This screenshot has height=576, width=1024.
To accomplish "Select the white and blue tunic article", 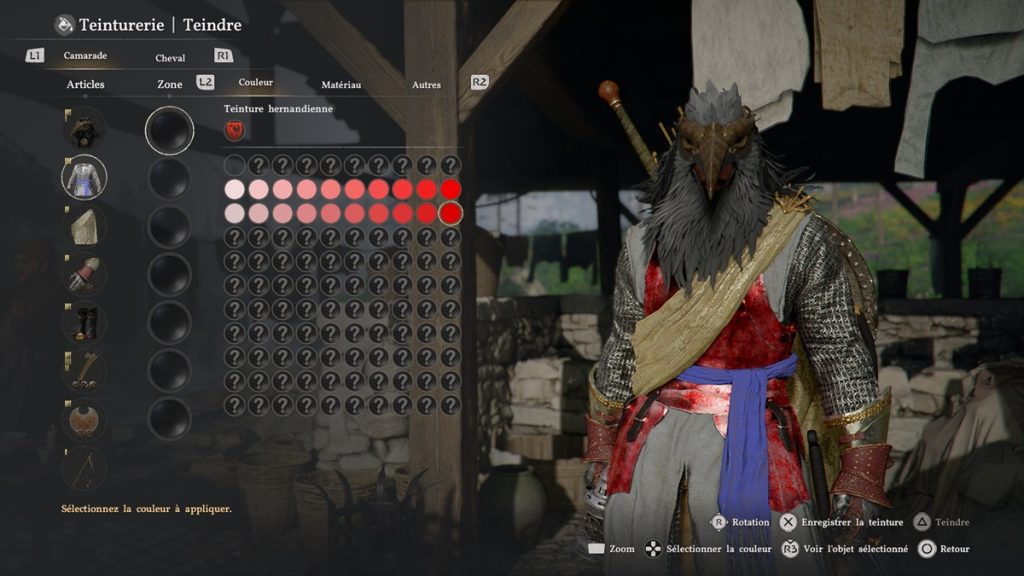I will pyautogui.click(x=85, y=177).
